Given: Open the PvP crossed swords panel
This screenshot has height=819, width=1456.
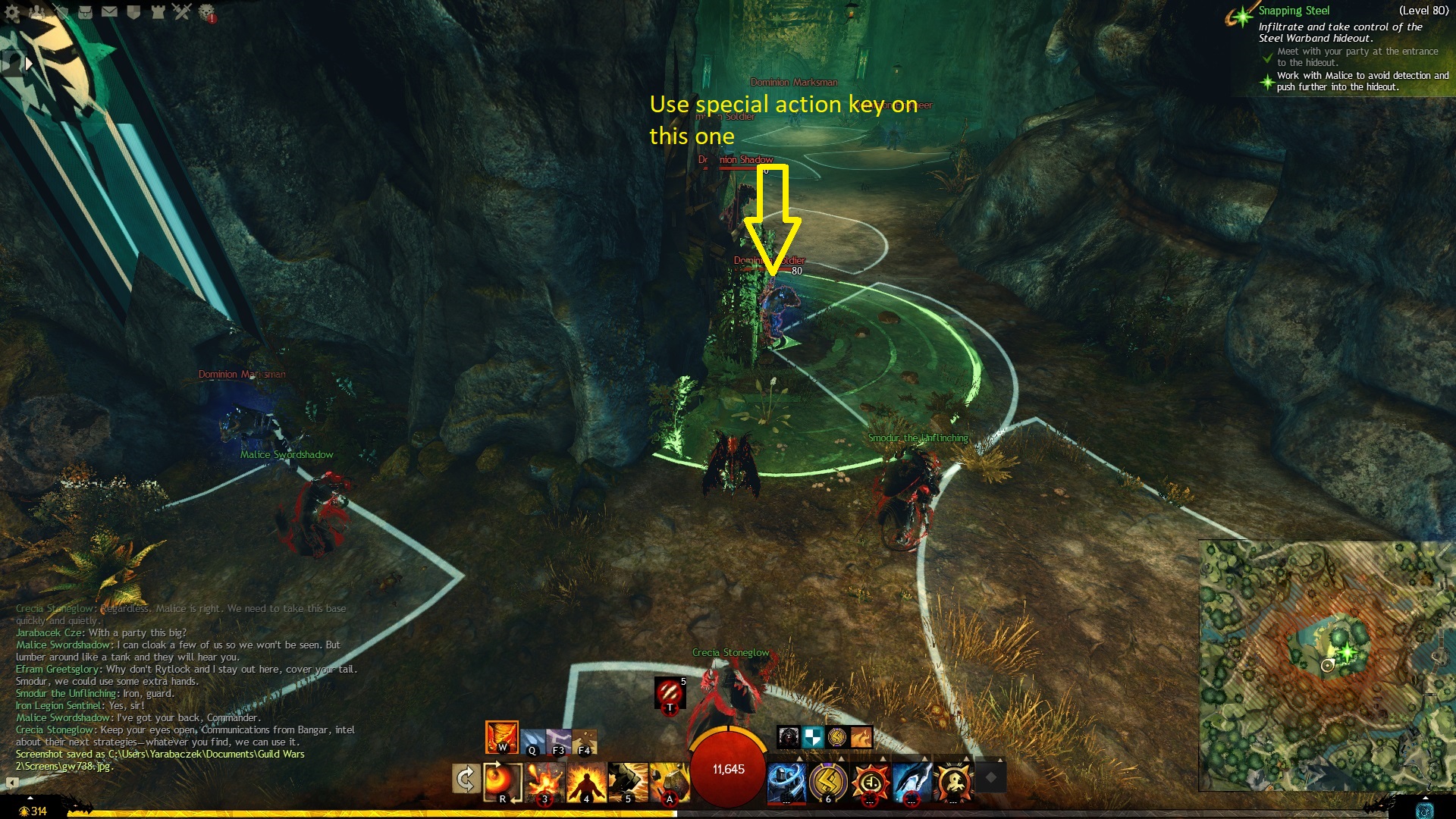Looking at the screenshot, I should tap(182, 11).
